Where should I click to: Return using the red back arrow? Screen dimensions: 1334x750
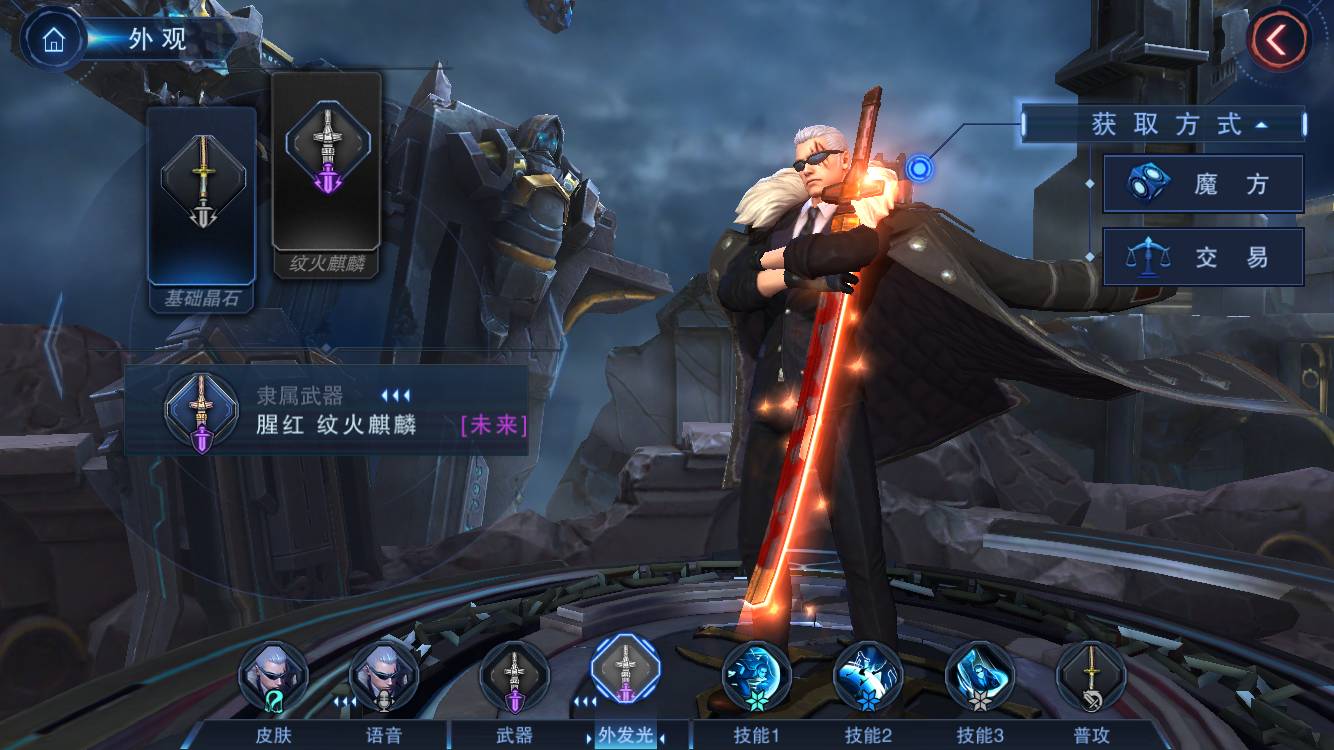(x=1278, y=39)
